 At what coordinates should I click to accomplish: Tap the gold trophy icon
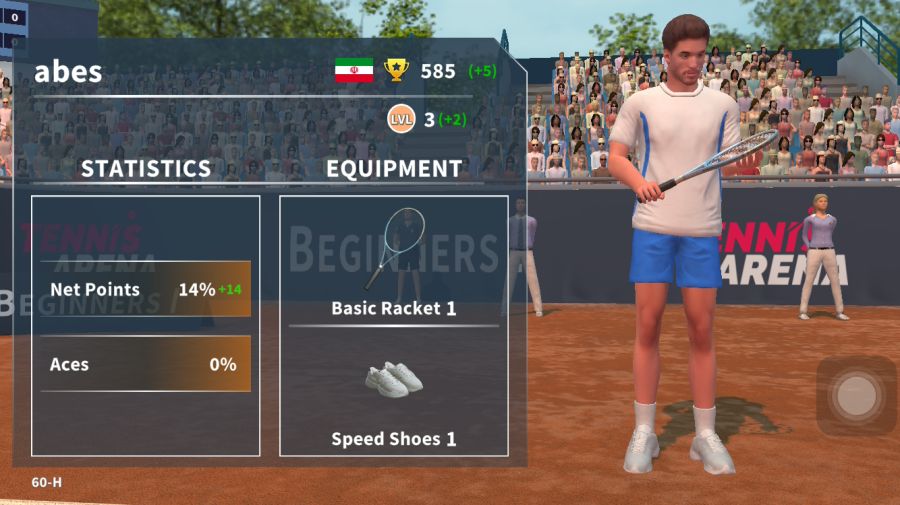397,70
